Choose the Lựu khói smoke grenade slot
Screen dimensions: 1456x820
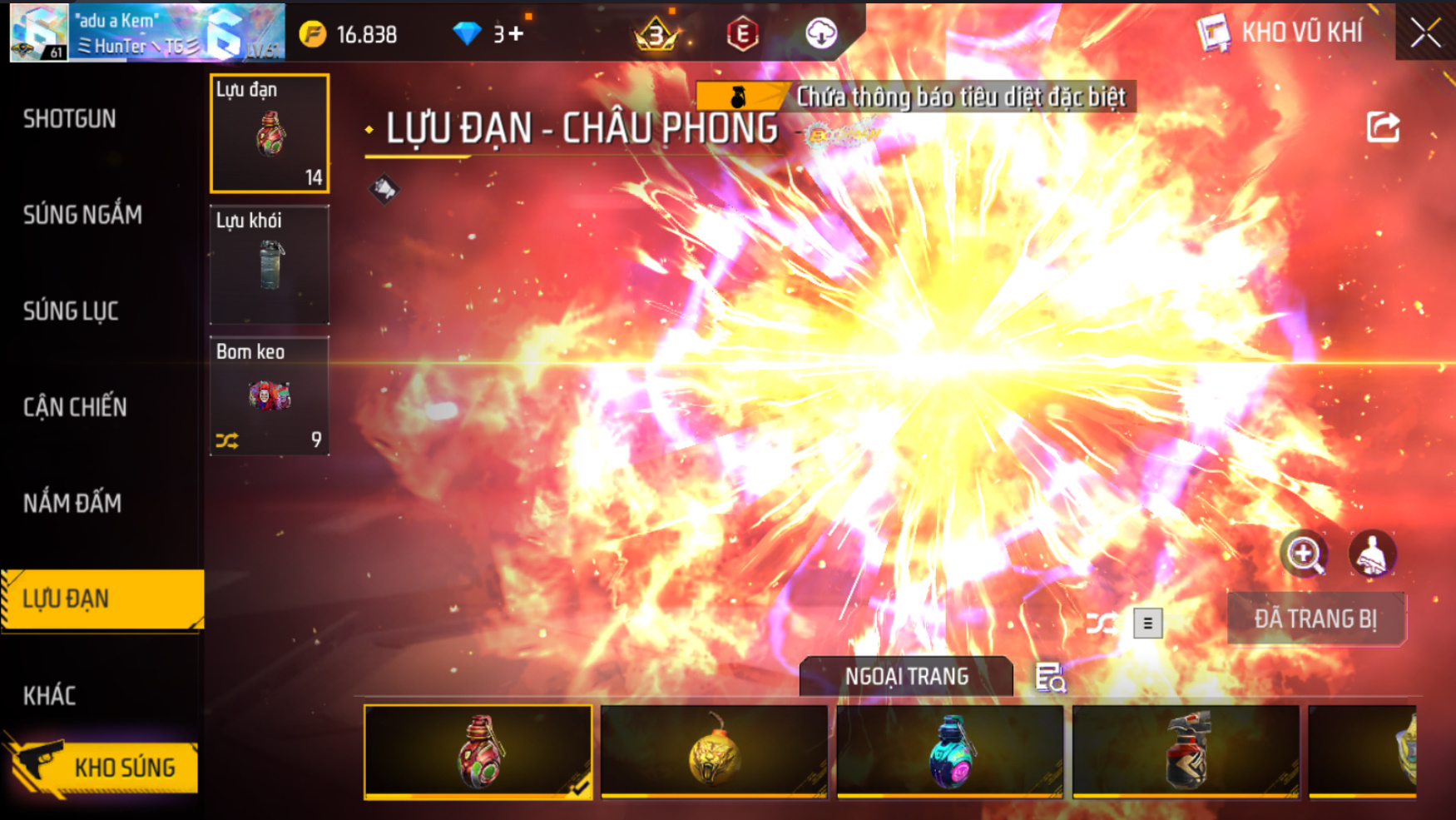click(270, 265)
